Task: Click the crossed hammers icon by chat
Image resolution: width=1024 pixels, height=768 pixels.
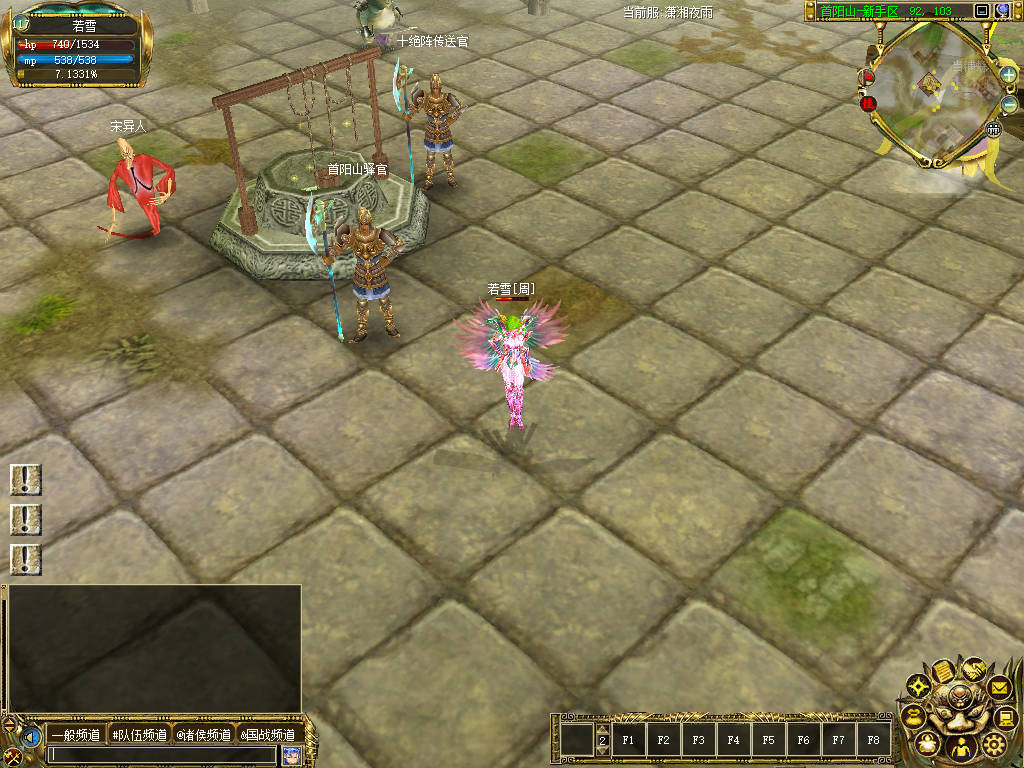Action: pyautogui.click(x=12, y=755)
